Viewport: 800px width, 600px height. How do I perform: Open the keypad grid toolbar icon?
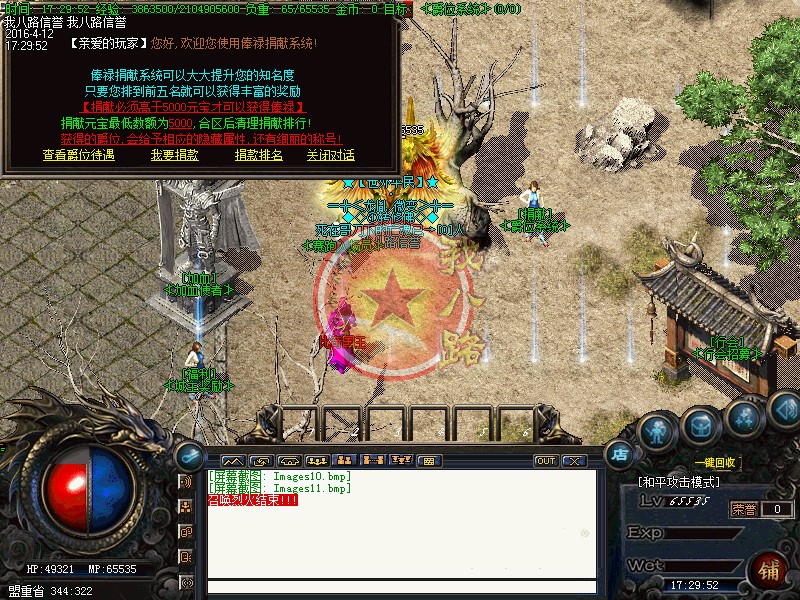click(x=428, y=461)
